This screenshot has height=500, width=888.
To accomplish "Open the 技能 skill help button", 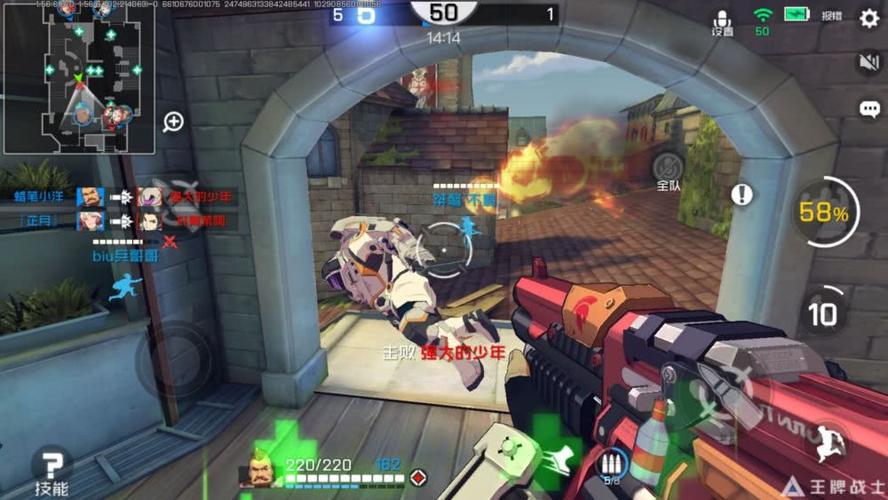I will 51,470.
